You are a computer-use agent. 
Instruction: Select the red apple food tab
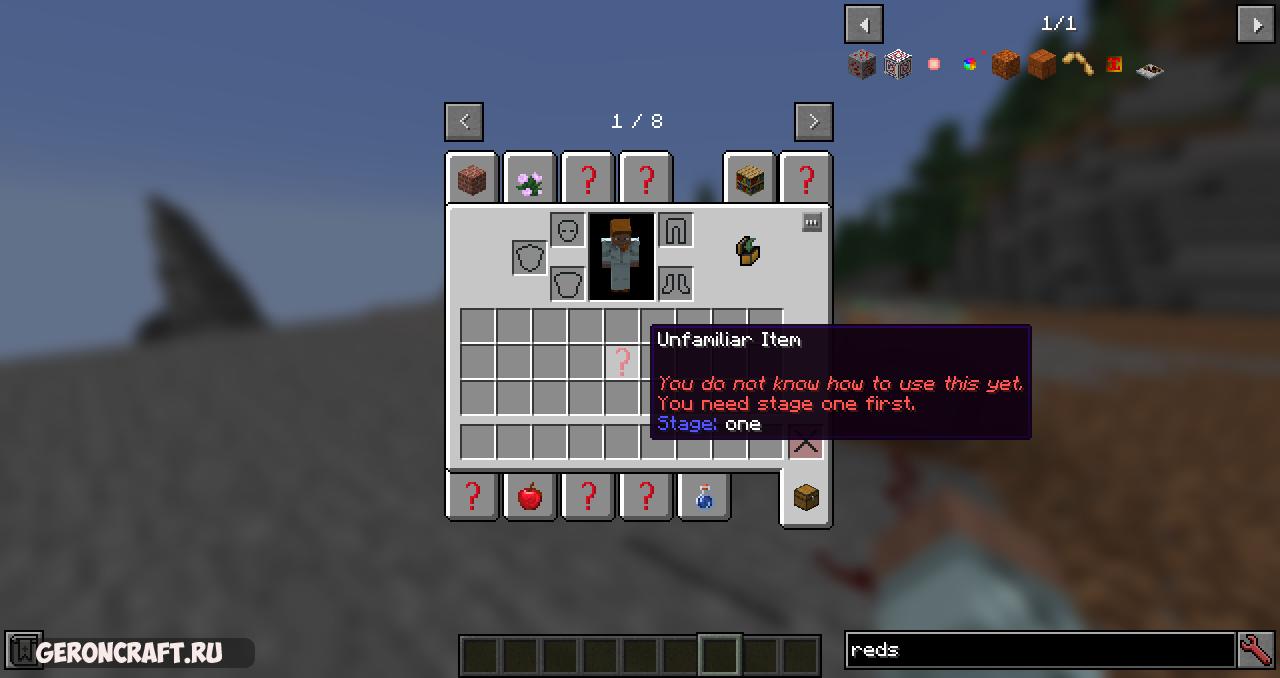[530, 496]
